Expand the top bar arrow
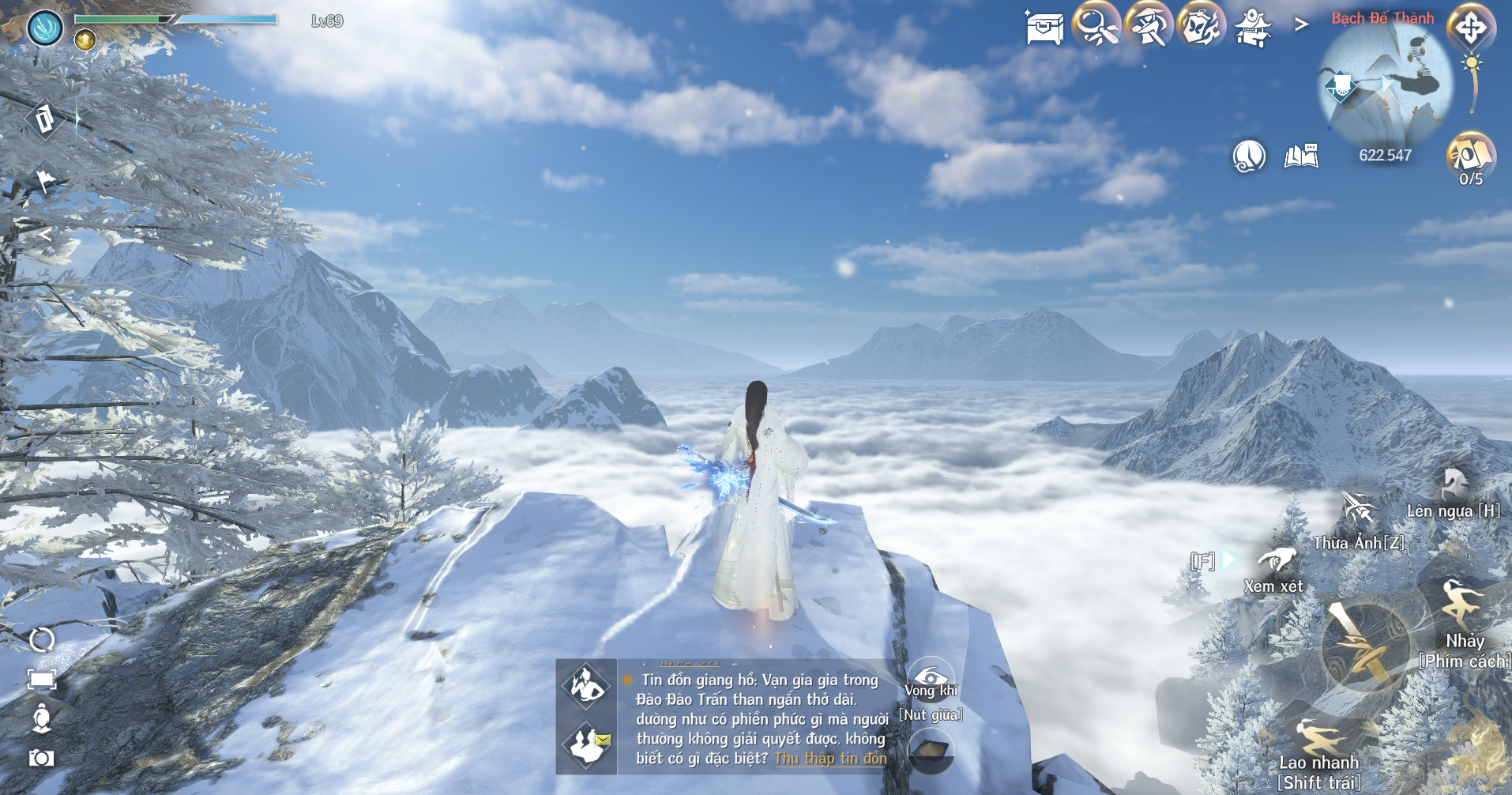This screenshot has height=795, width=1512. pos(1301,25)
